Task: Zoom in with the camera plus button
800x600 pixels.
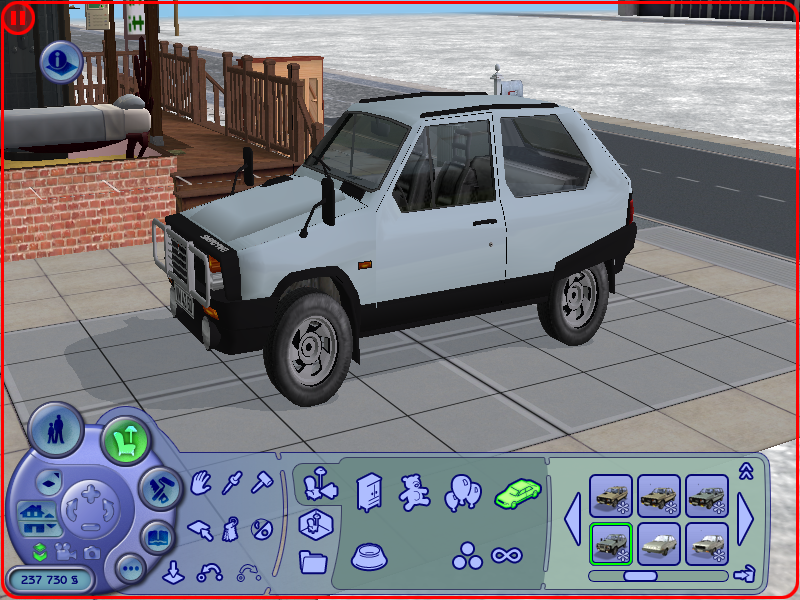Action: click(x=89, y=493)
